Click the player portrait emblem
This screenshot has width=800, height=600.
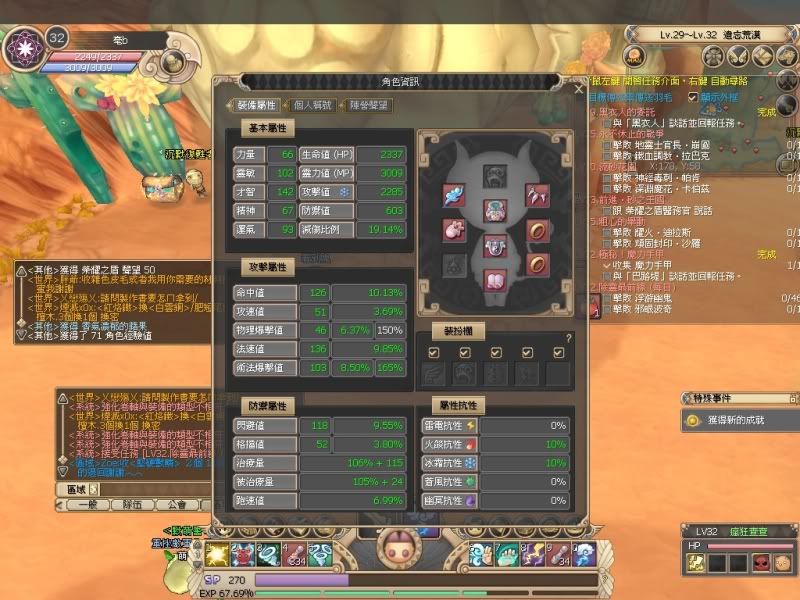21,48
